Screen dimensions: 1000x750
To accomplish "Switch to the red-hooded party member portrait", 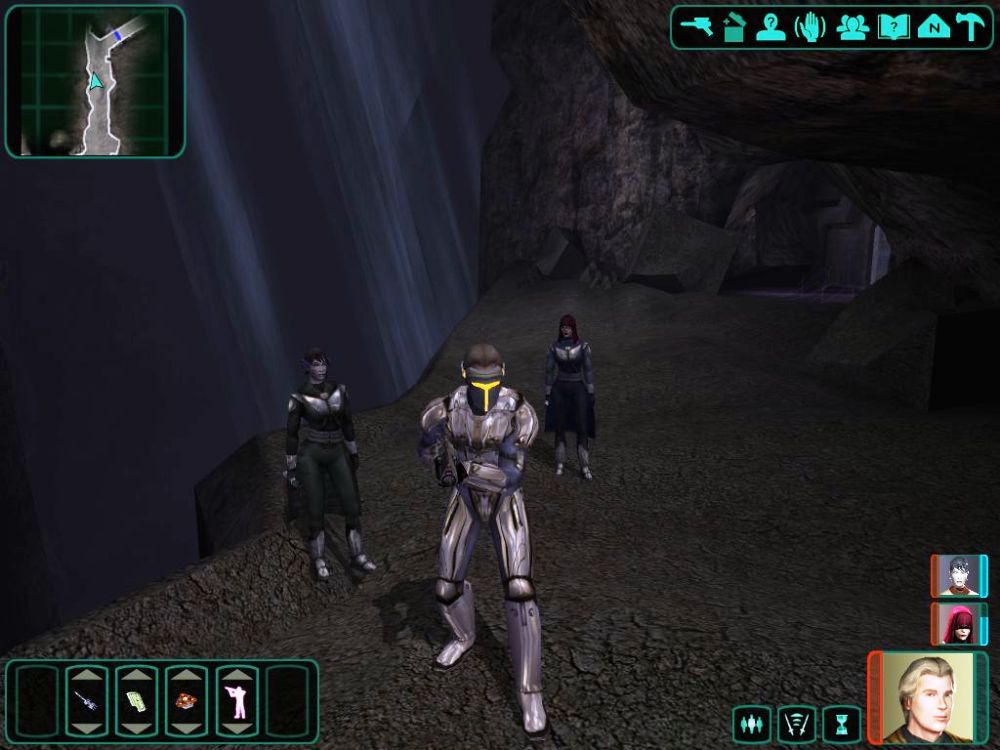I will (959, 623).
